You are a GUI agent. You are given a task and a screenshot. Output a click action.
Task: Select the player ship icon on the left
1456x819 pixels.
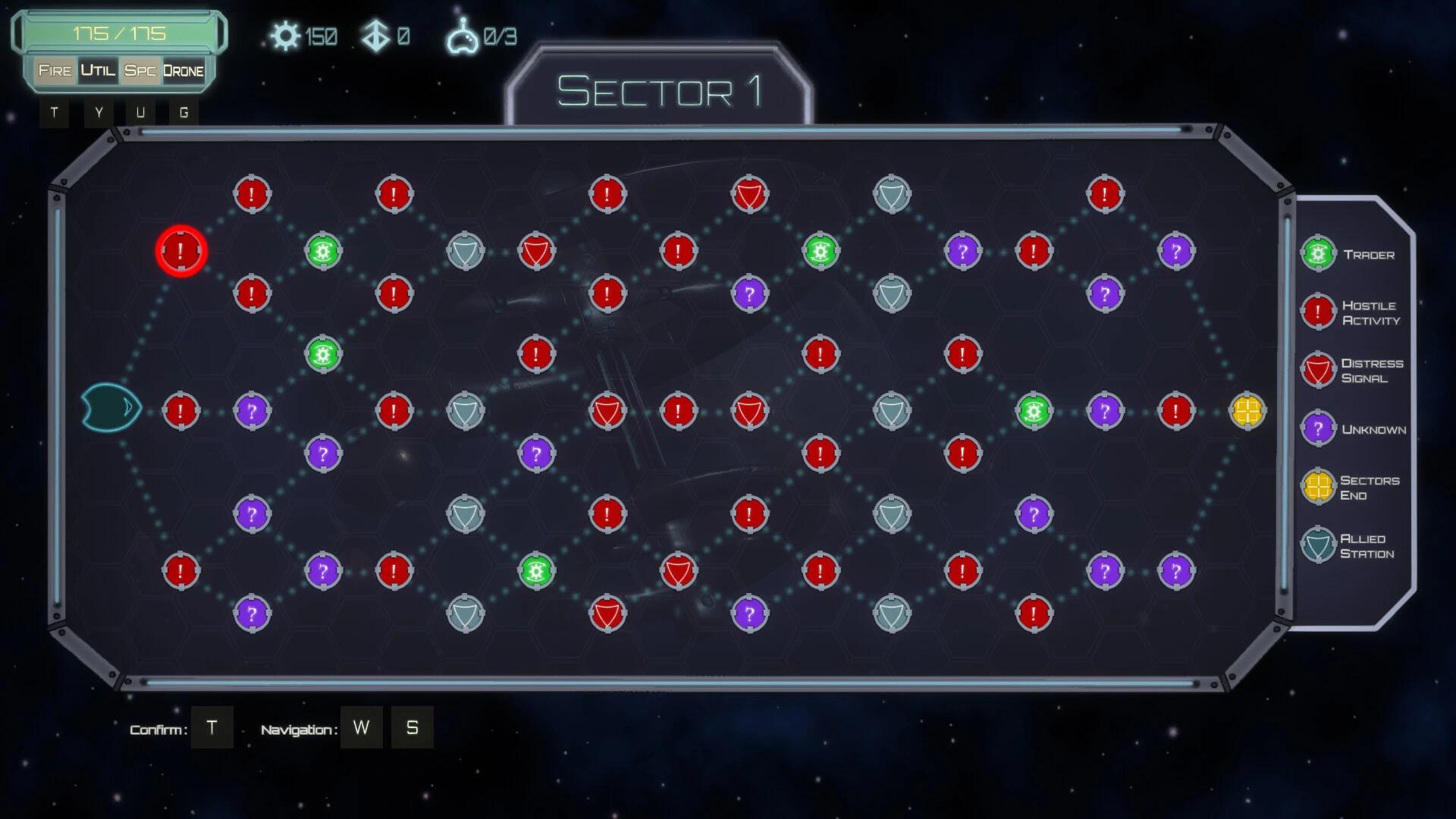point(110,407)
